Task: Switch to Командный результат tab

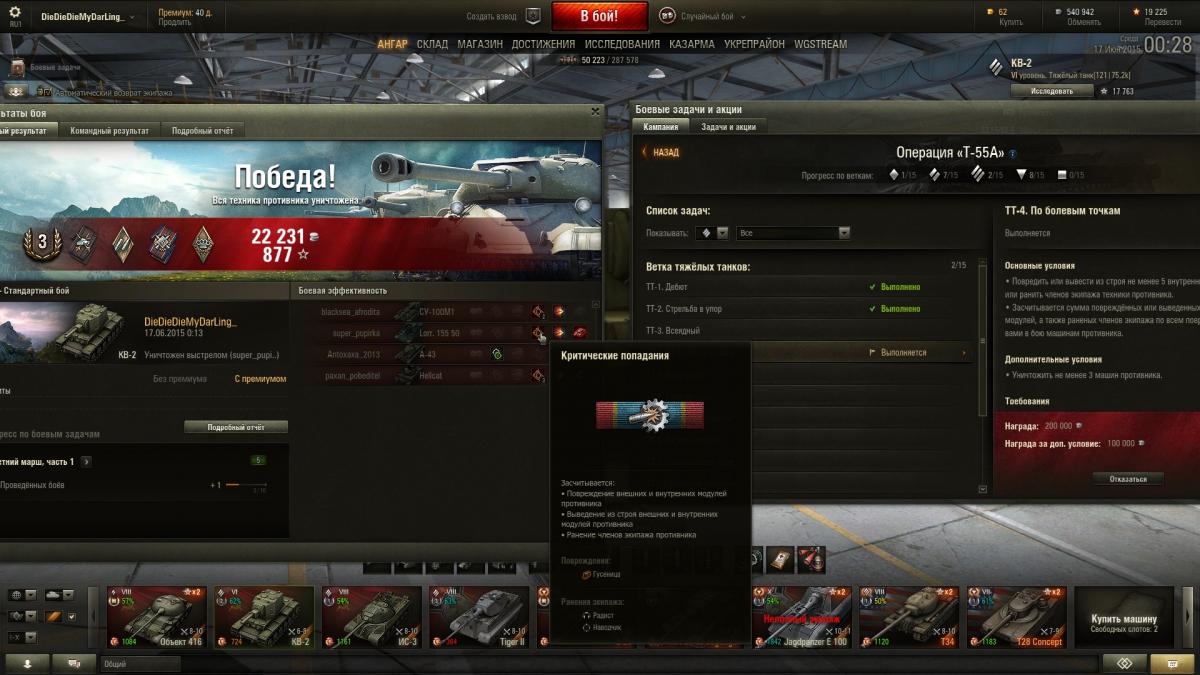Action: tap(110, 131)
